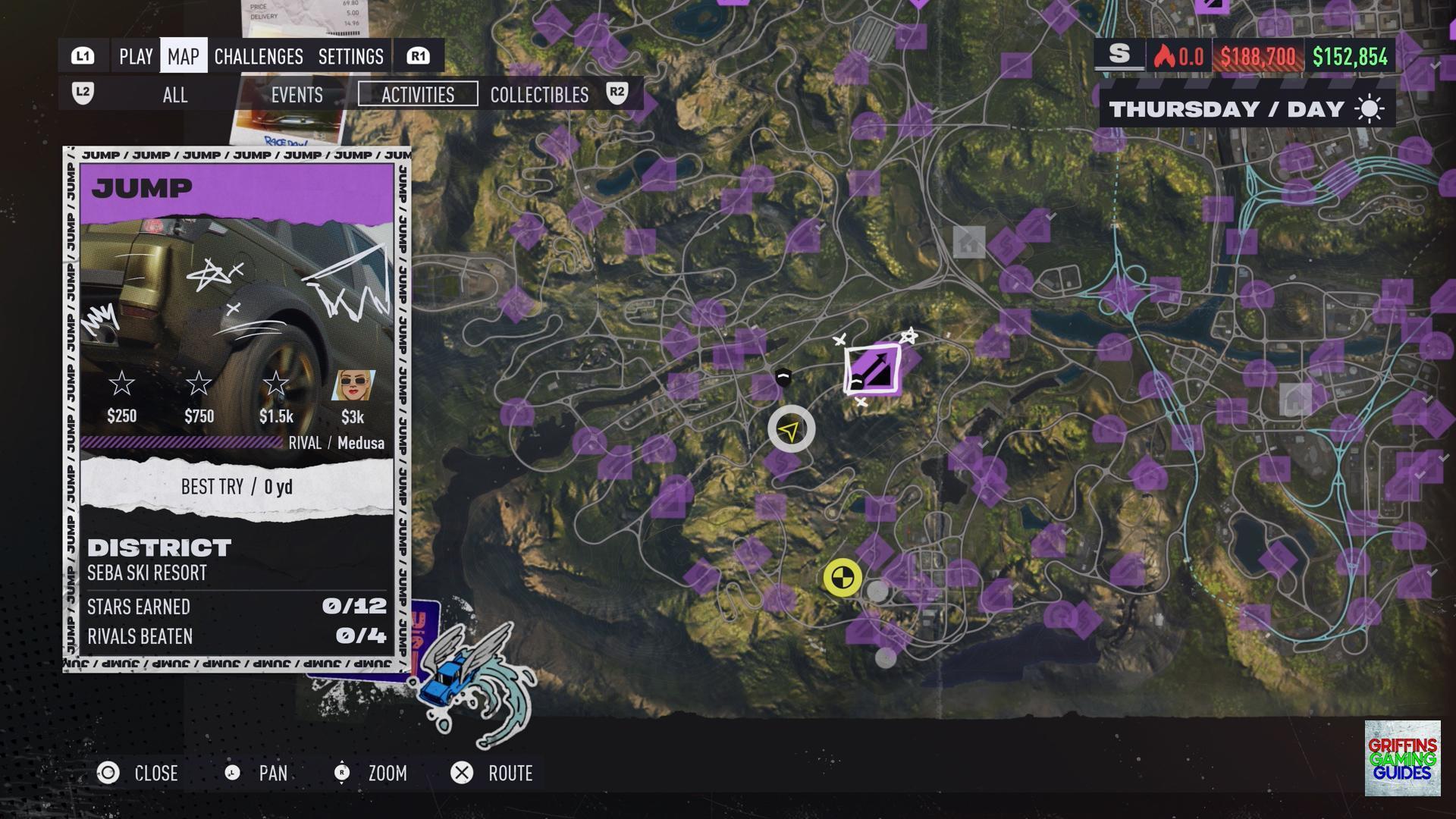Select the MAP tab
The height and width of the screenshot is (819, 1456).
pos(184,56)
